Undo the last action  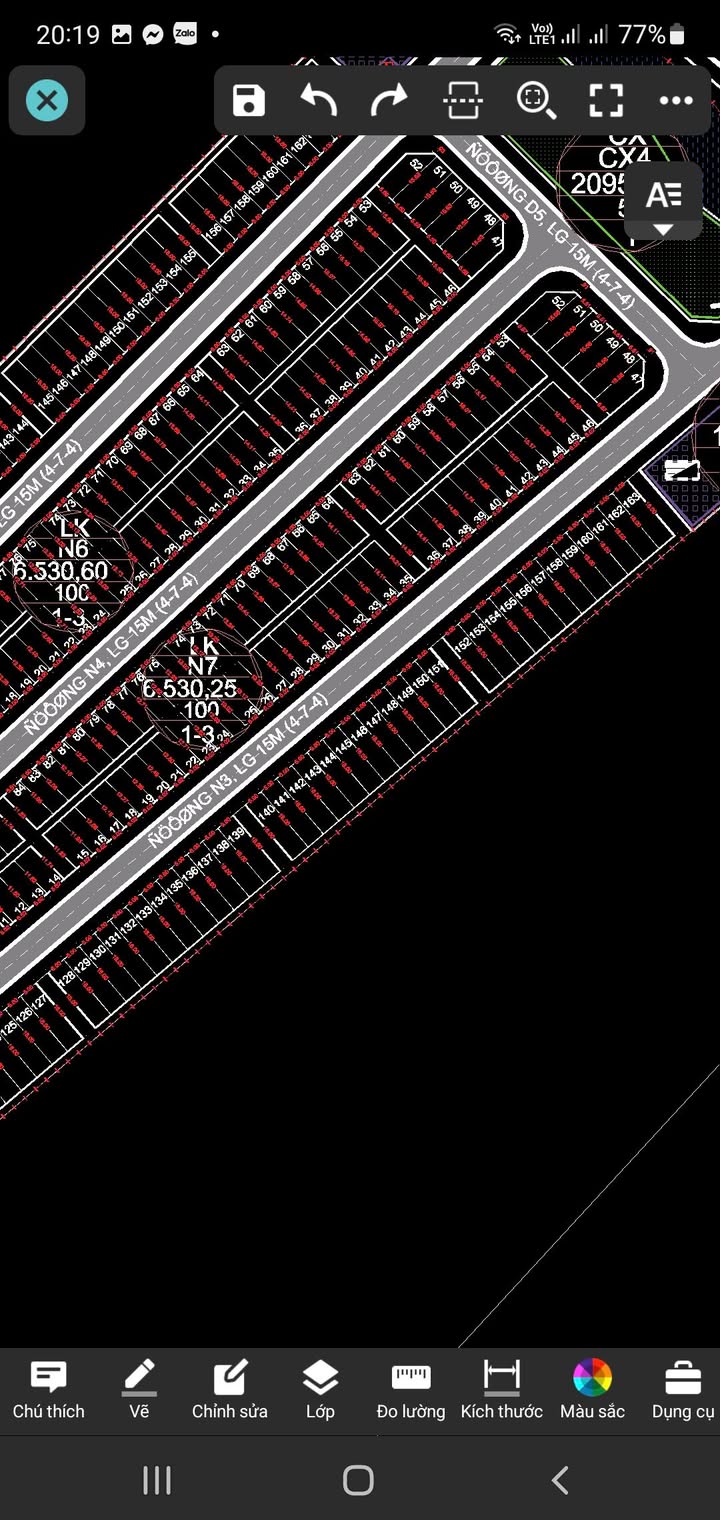click(319, 100)
